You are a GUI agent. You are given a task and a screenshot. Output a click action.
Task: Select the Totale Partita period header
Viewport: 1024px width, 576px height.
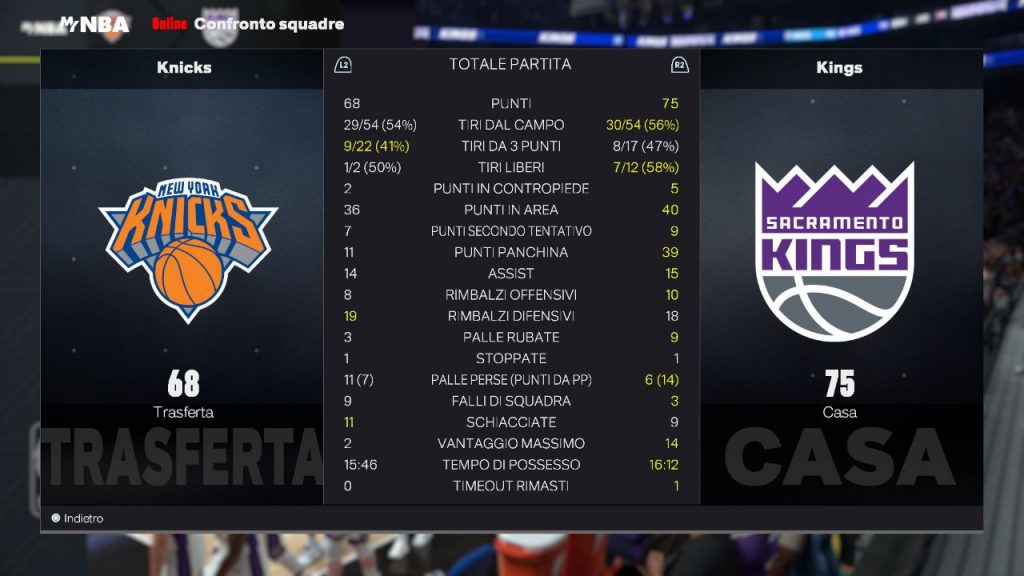coord(510,64)
